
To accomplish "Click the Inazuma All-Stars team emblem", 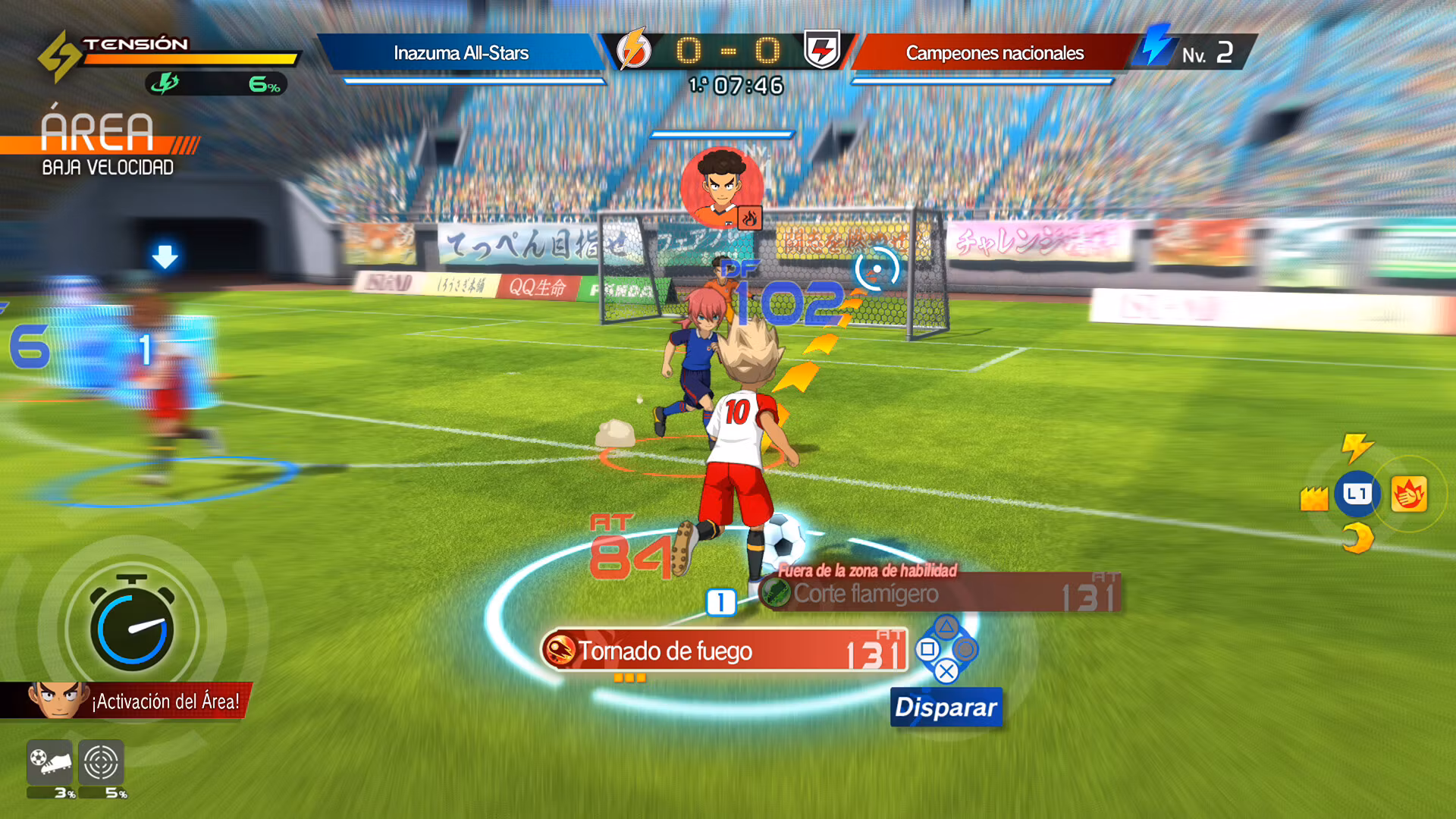I will click(633, 50).
